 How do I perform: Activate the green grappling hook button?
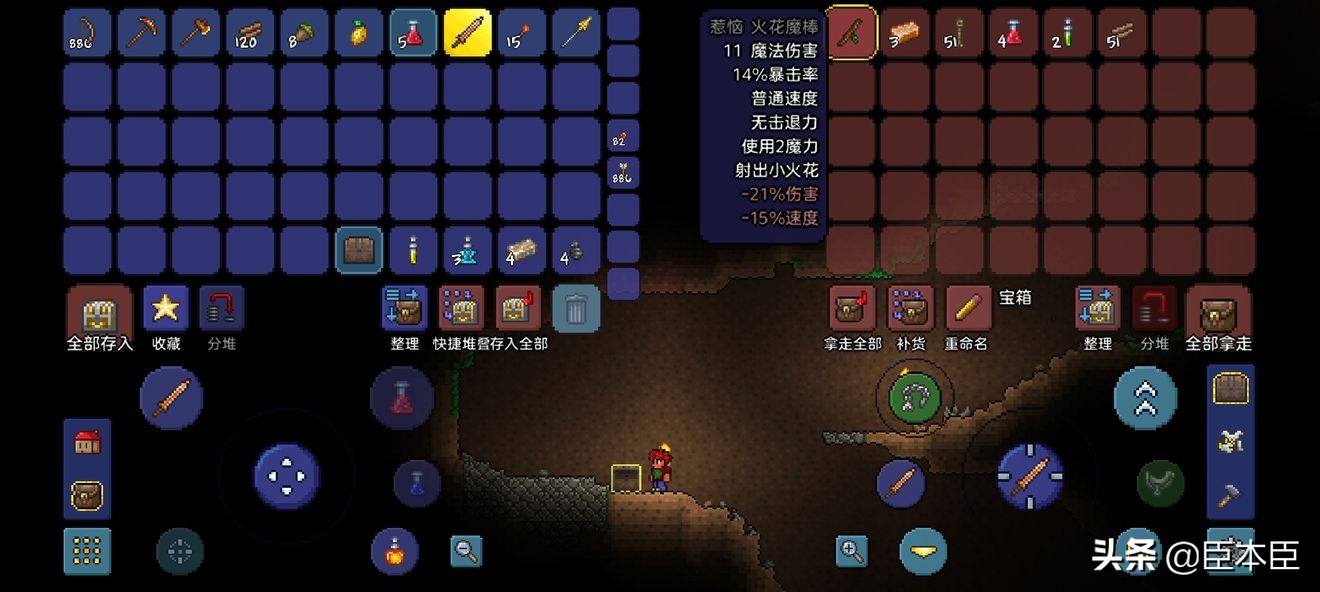tap(909, 397)
